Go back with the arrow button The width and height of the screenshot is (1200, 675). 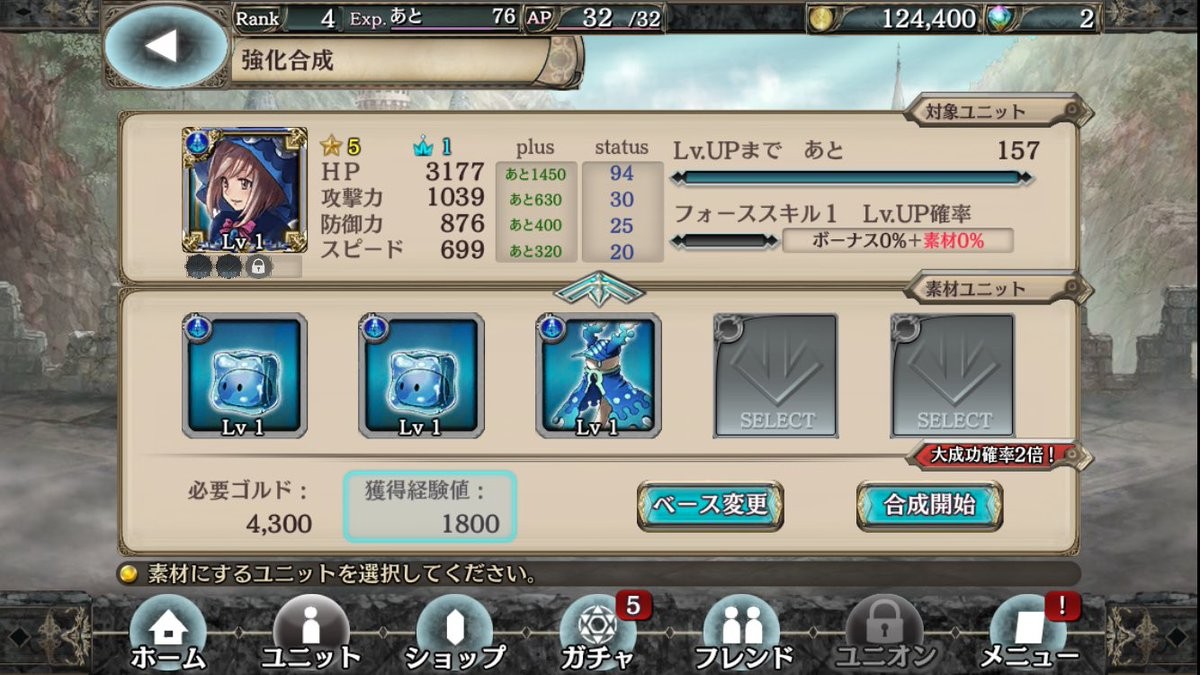pyautogui.click(x=165, y=46)
